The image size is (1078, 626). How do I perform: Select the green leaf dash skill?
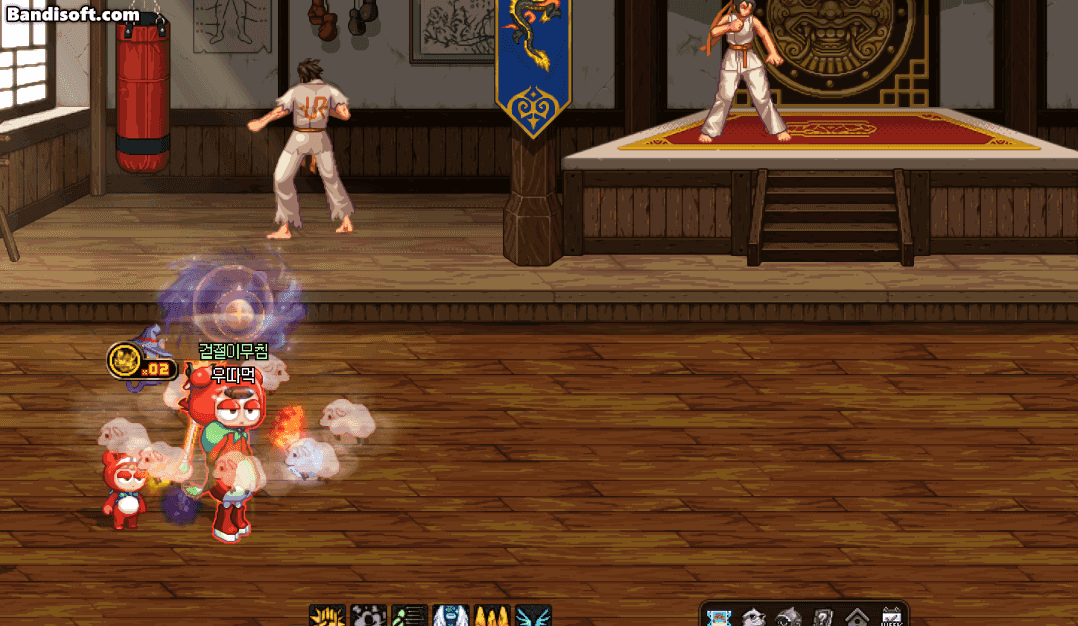[409, 616]
